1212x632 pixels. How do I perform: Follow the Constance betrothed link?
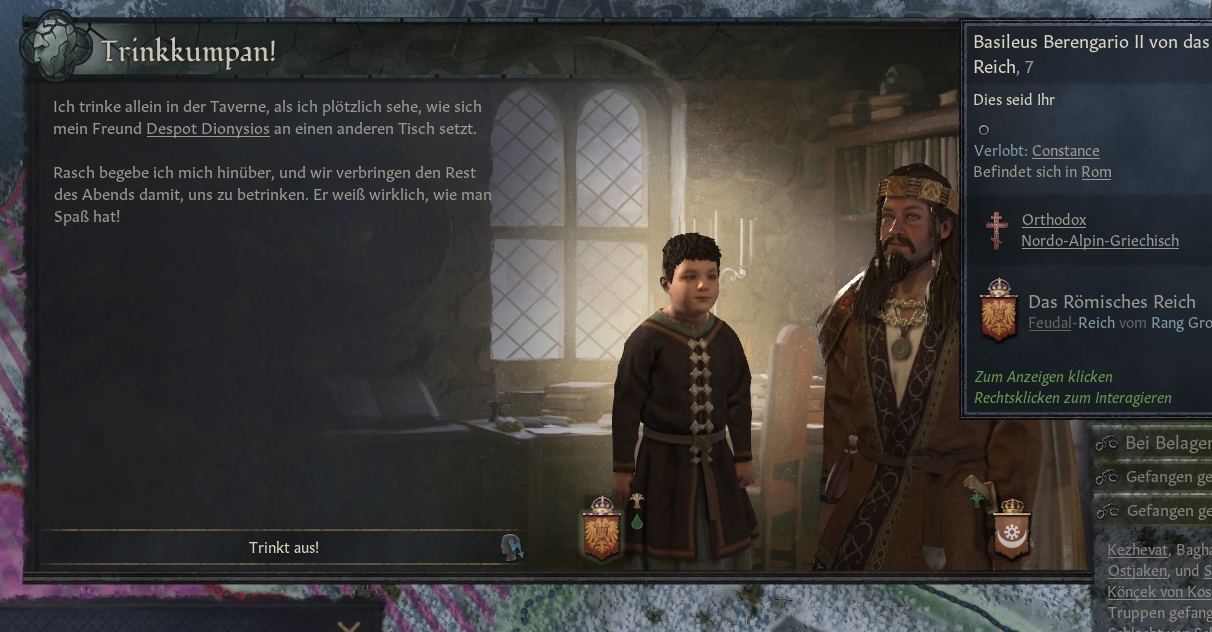(x=1065, y=151)
